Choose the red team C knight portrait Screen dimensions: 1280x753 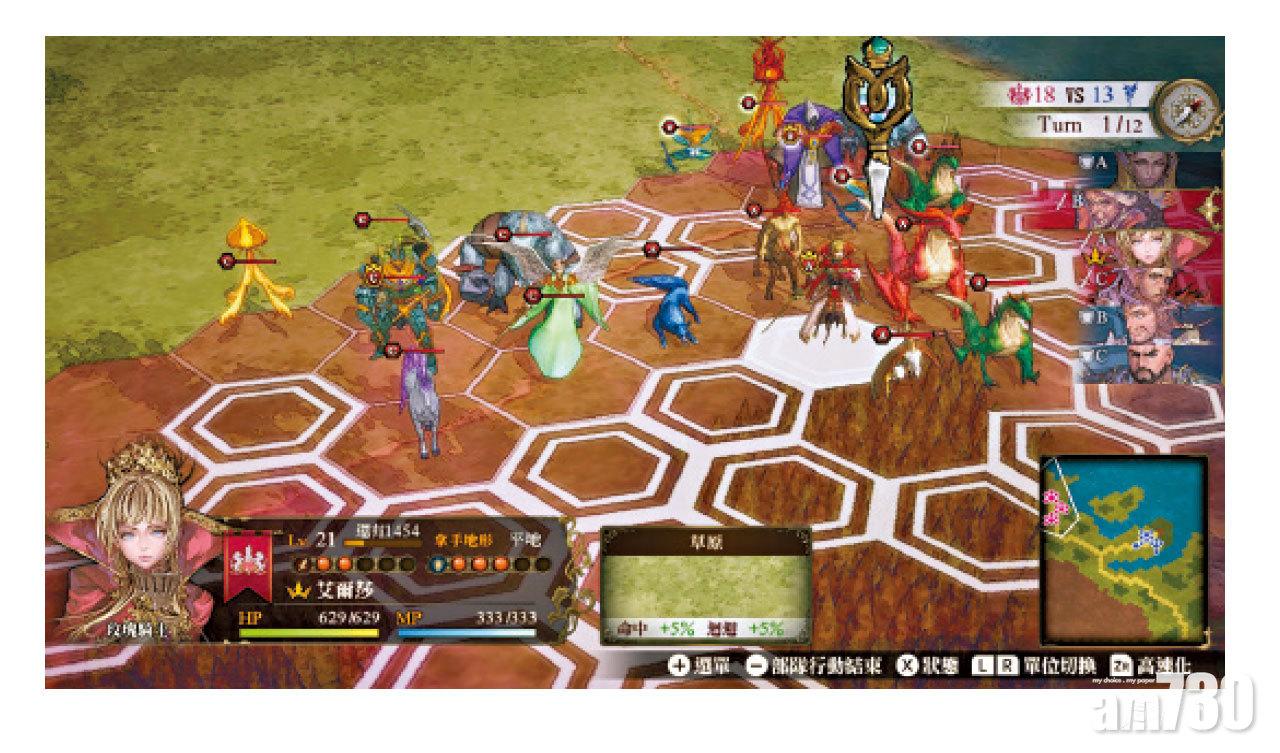[1152, 286]
